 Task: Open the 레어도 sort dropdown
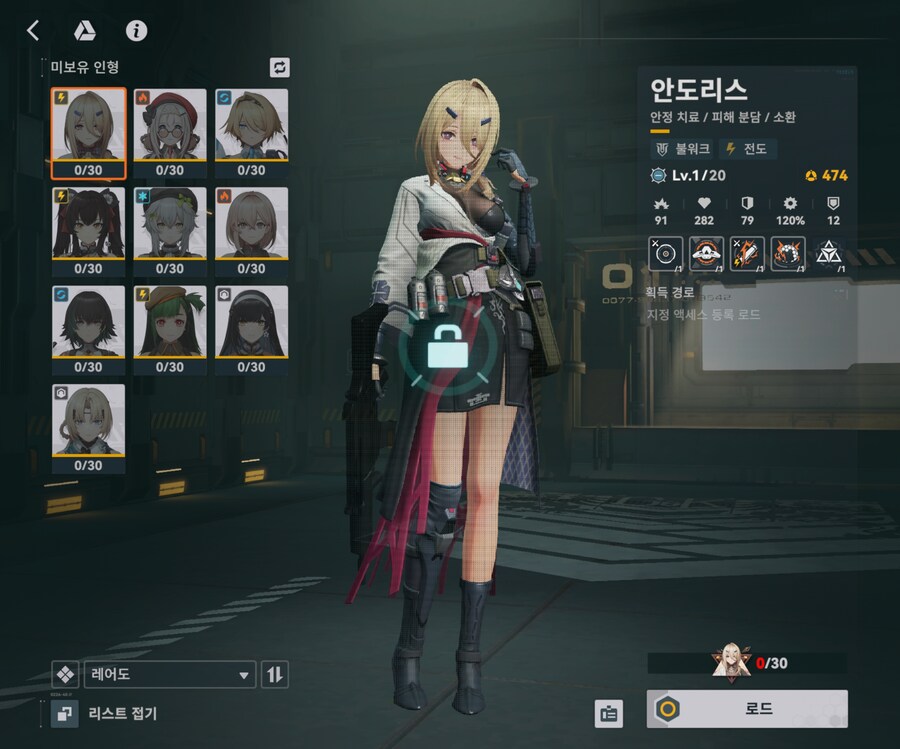point(169,675)
